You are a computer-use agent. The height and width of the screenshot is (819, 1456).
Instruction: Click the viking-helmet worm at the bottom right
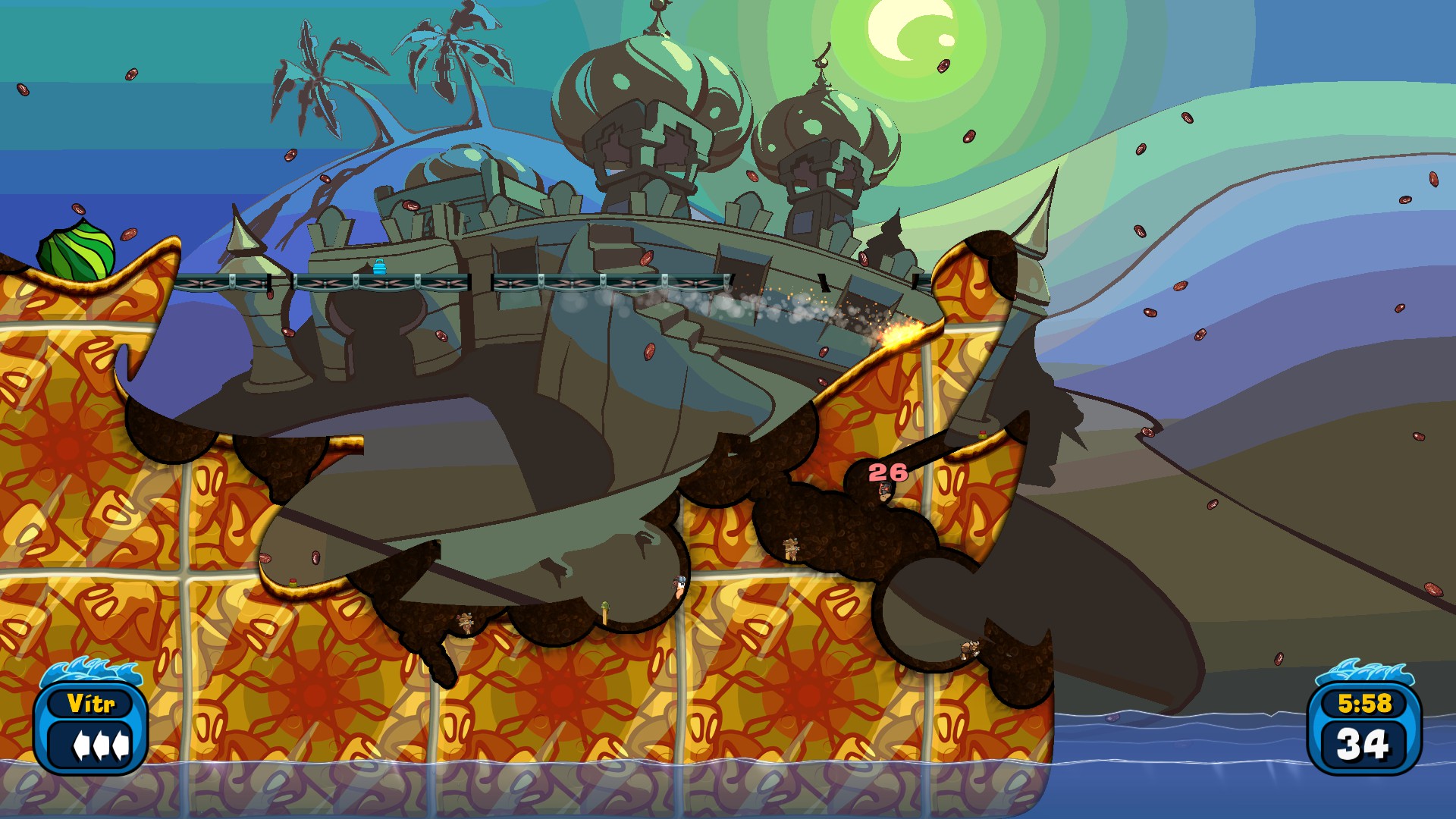970,649
